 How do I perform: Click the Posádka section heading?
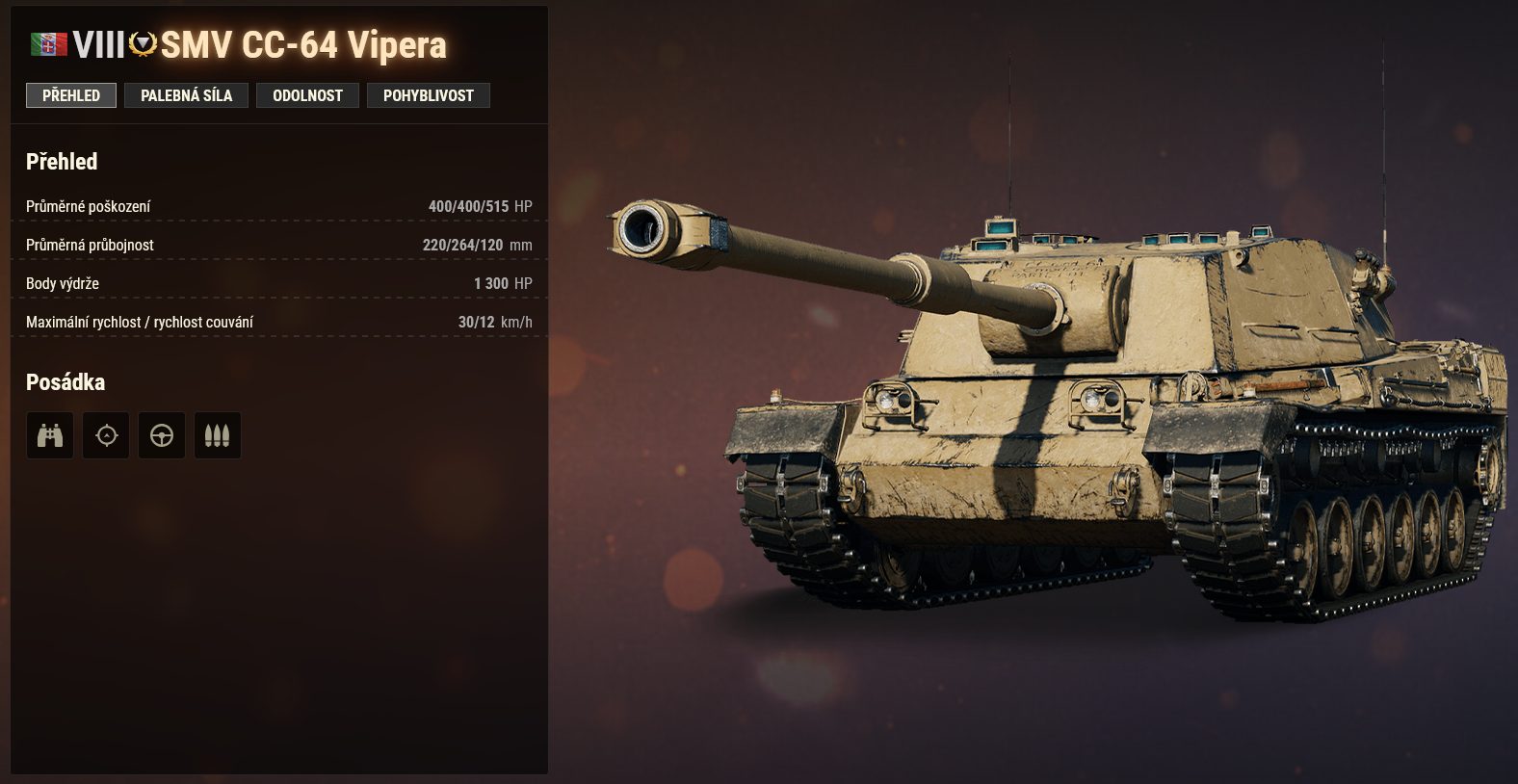click(65, 381)
